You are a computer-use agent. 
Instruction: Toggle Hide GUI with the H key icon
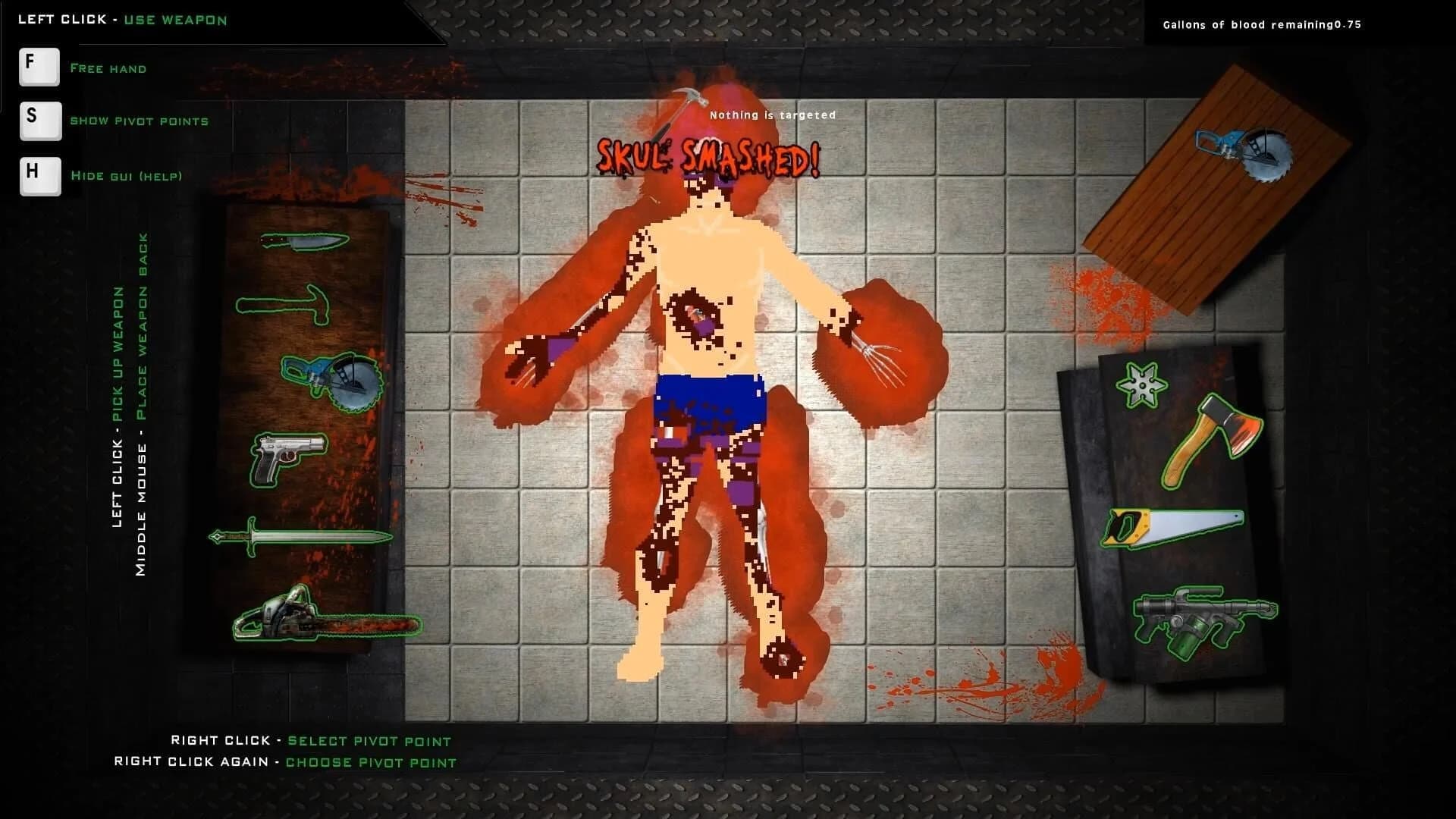[39, 176]
